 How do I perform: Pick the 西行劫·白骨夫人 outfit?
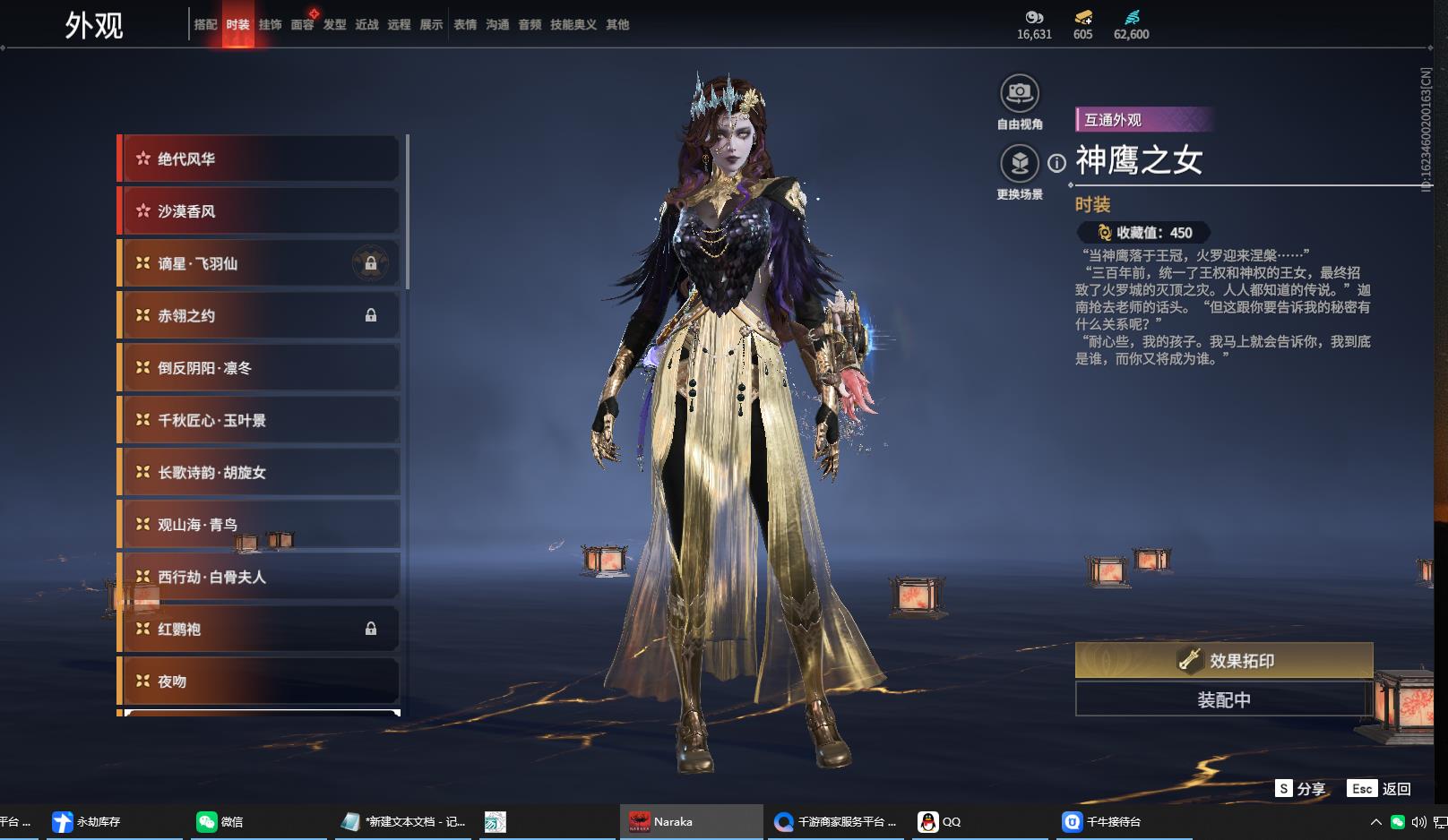pos(260,577)
